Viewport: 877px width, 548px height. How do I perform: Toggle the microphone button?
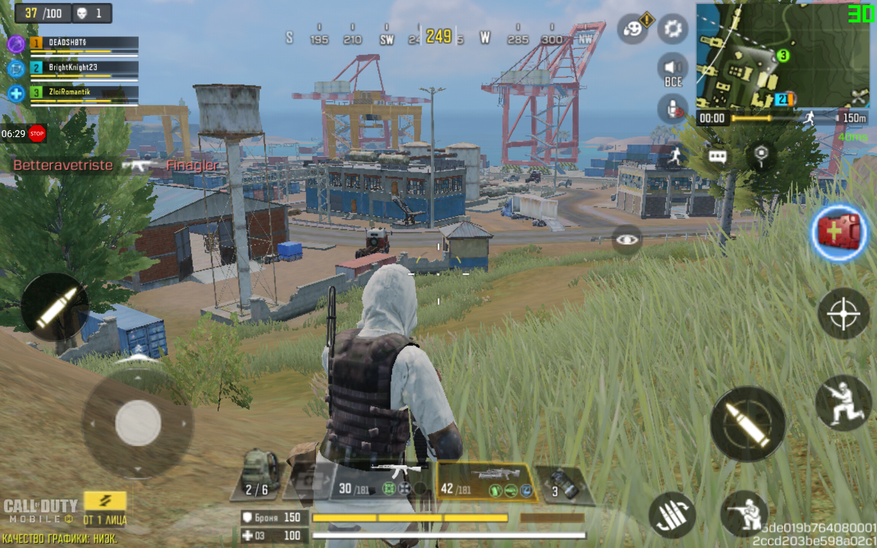671,107
